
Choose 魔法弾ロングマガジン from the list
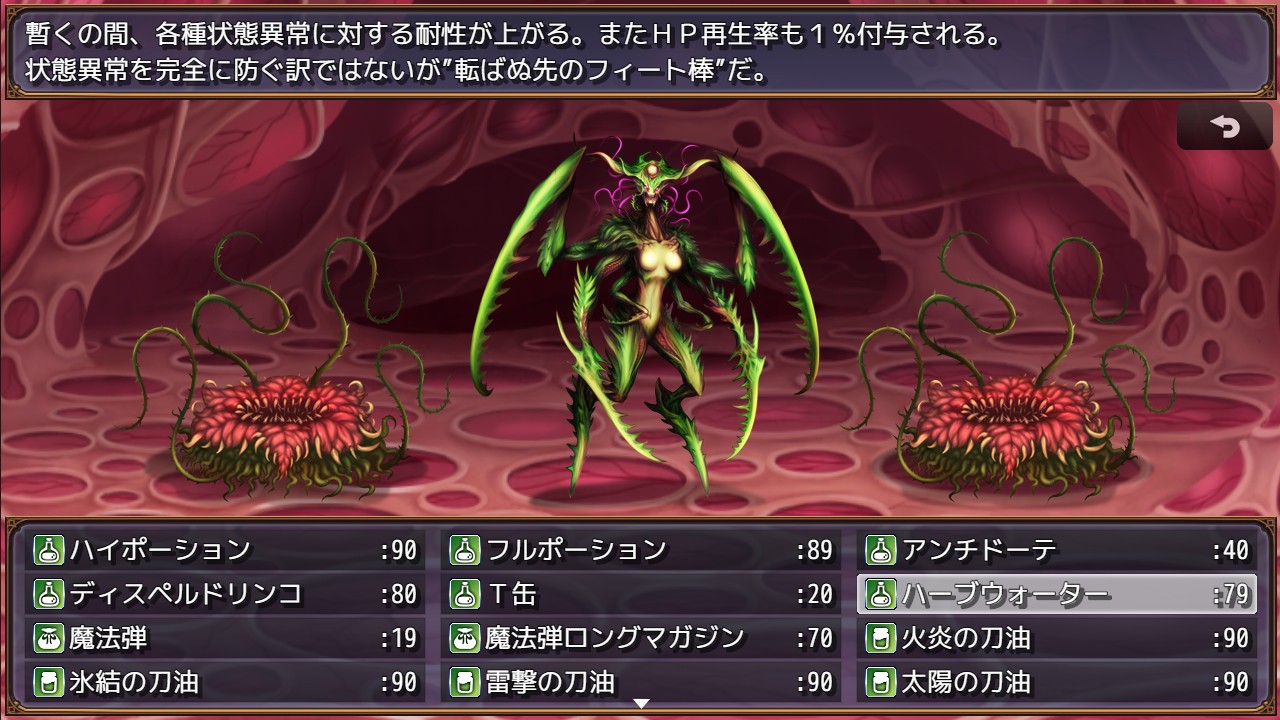click(641, 638)
